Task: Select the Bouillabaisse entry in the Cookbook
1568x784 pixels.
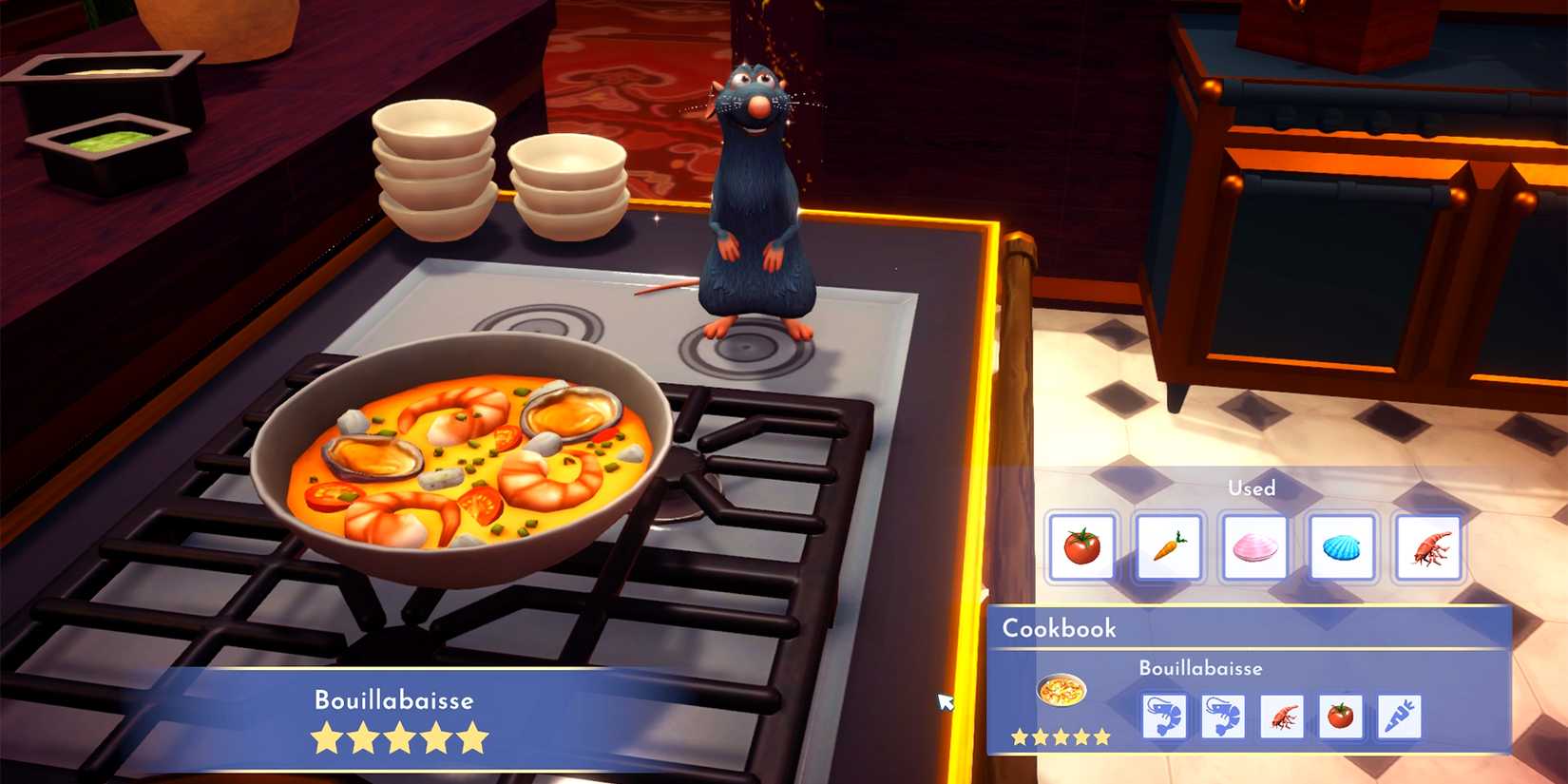Action: click(x=1200, y=668)
